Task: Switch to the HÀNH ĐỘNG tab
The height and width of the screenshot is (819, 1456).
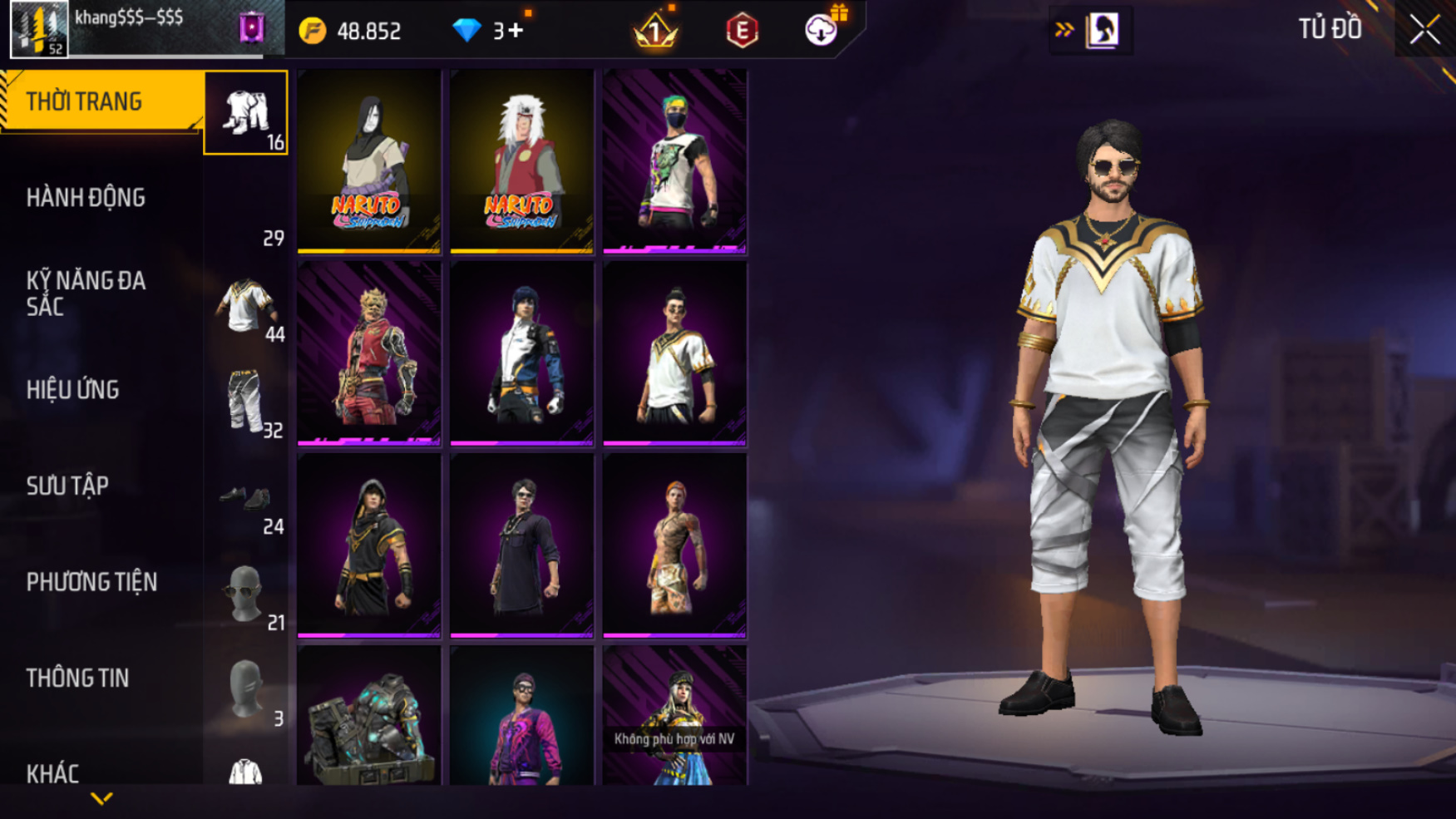Action: (86, 198)
